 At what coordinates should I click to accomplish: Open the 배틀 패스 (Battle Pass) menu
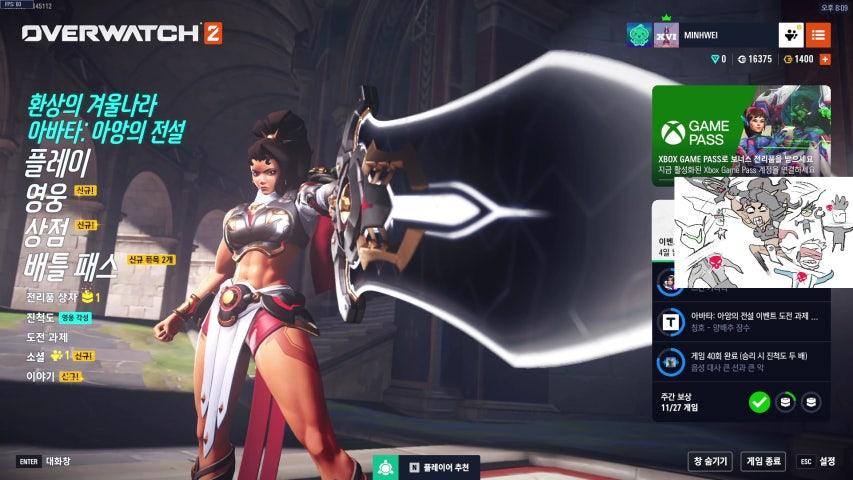click(71, 267)
